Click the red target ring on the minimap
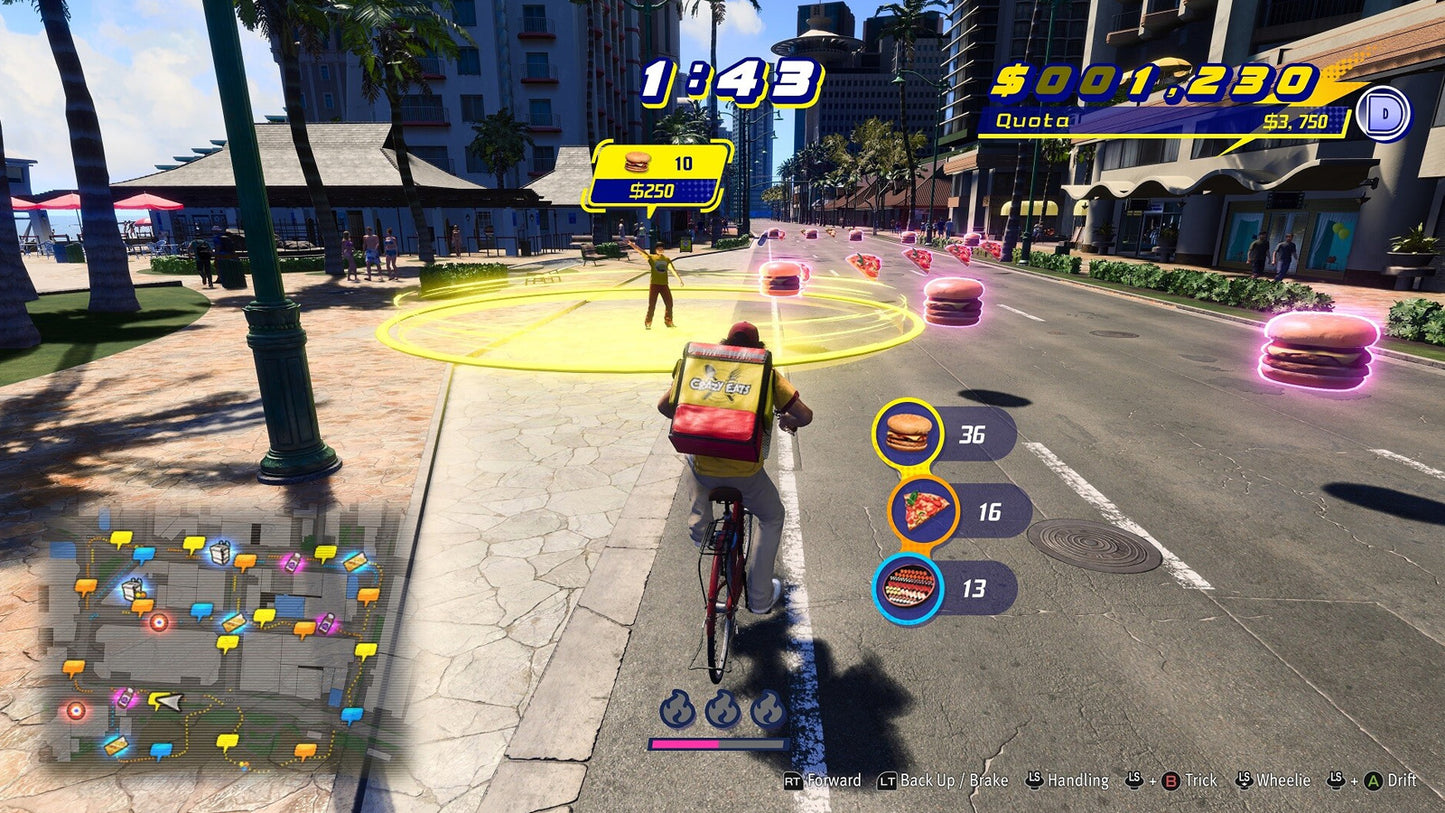 point(157,622)
